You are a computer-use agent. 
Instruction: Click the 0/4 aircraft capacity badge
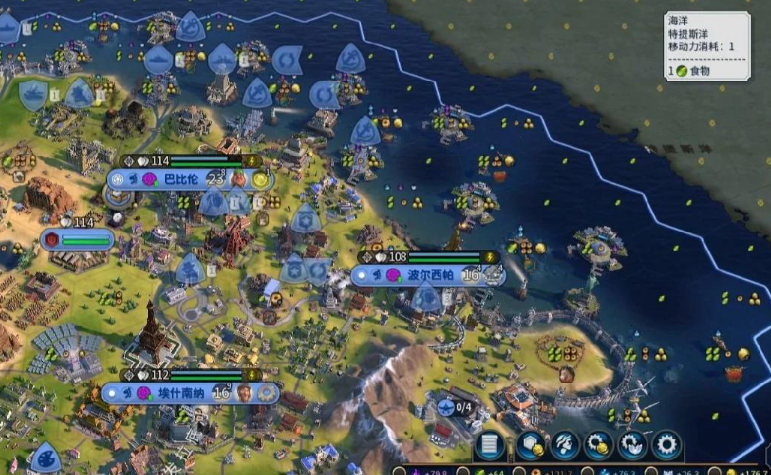pyautogui.click(x=456, y=407)
